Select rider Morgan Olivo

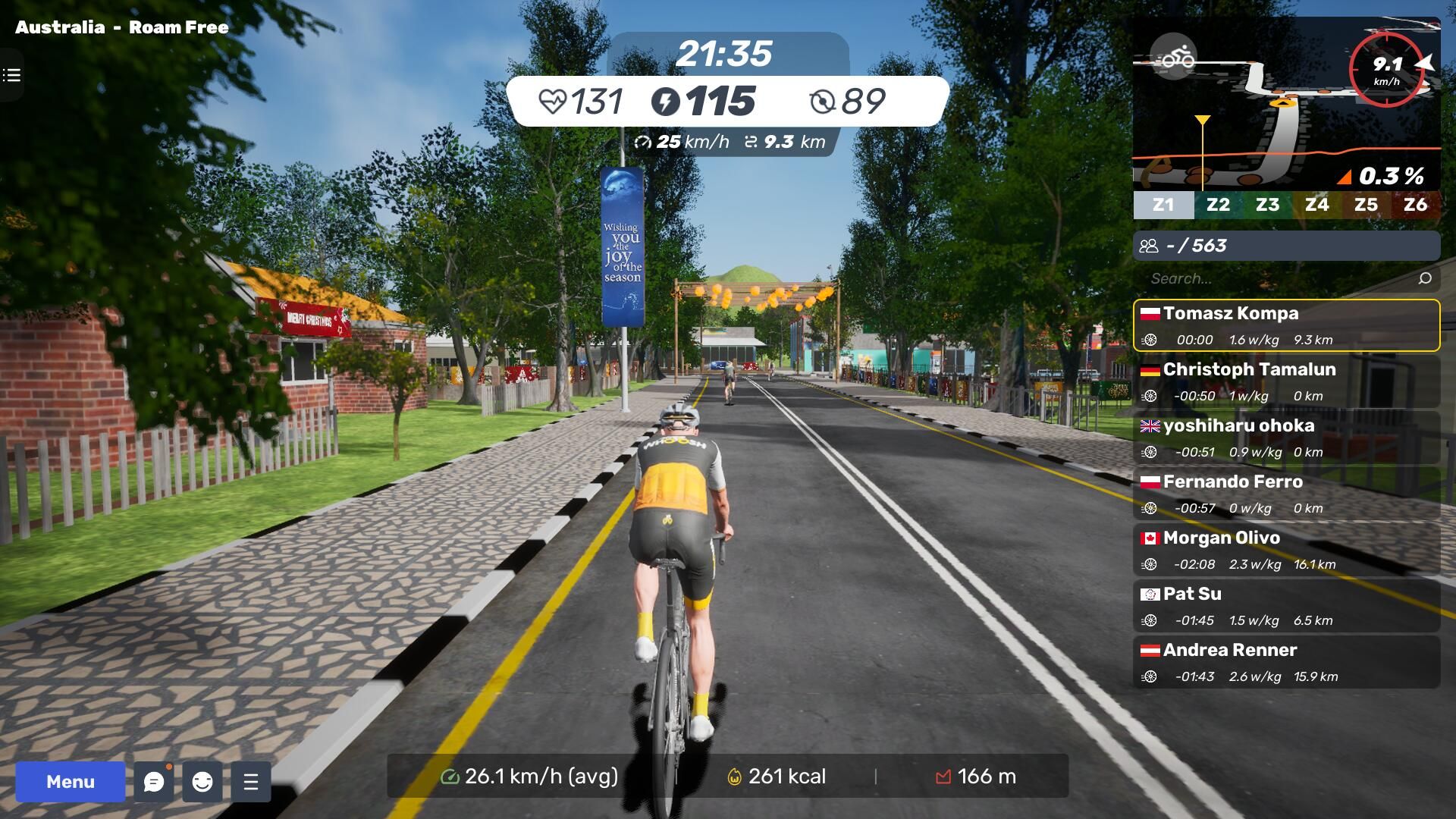tap(1286, 550)
